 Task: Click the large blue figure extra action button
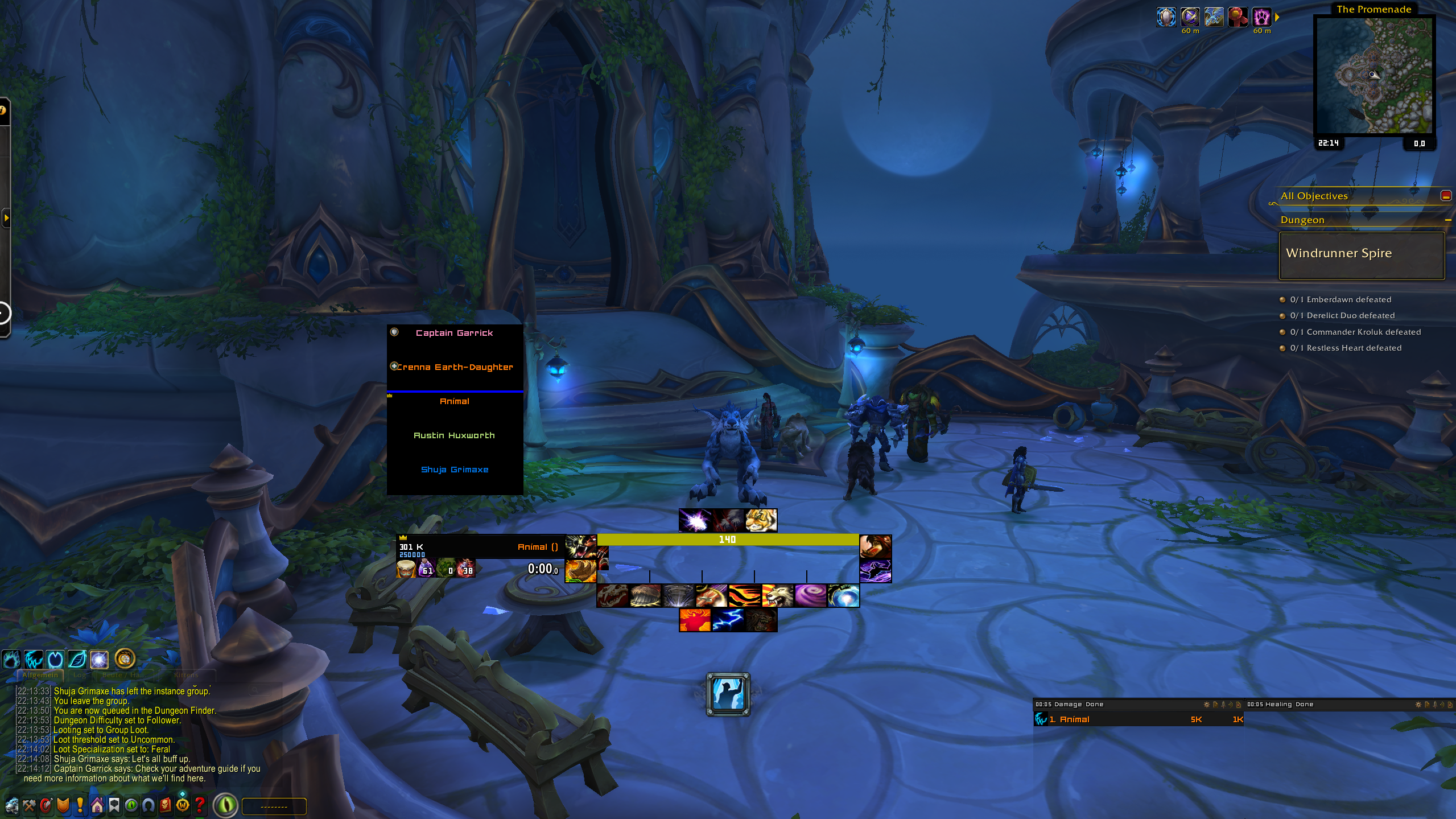point(728,694)
